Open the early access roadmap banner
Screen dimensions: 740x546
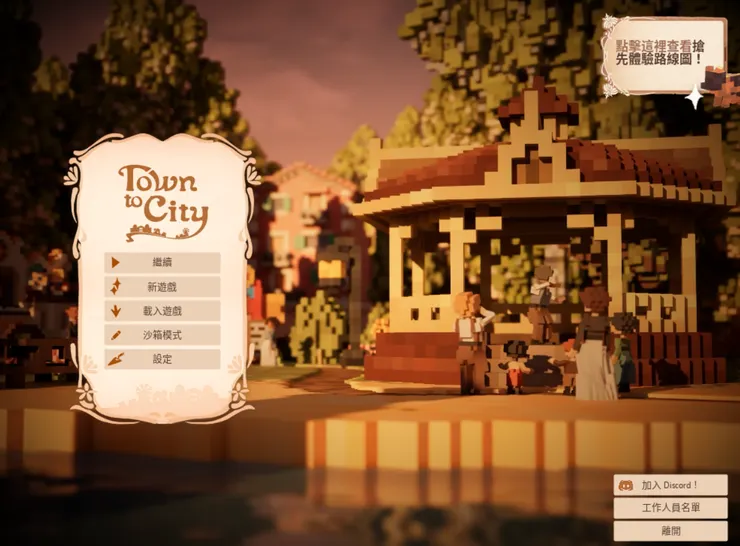click(x=662, y=52)
